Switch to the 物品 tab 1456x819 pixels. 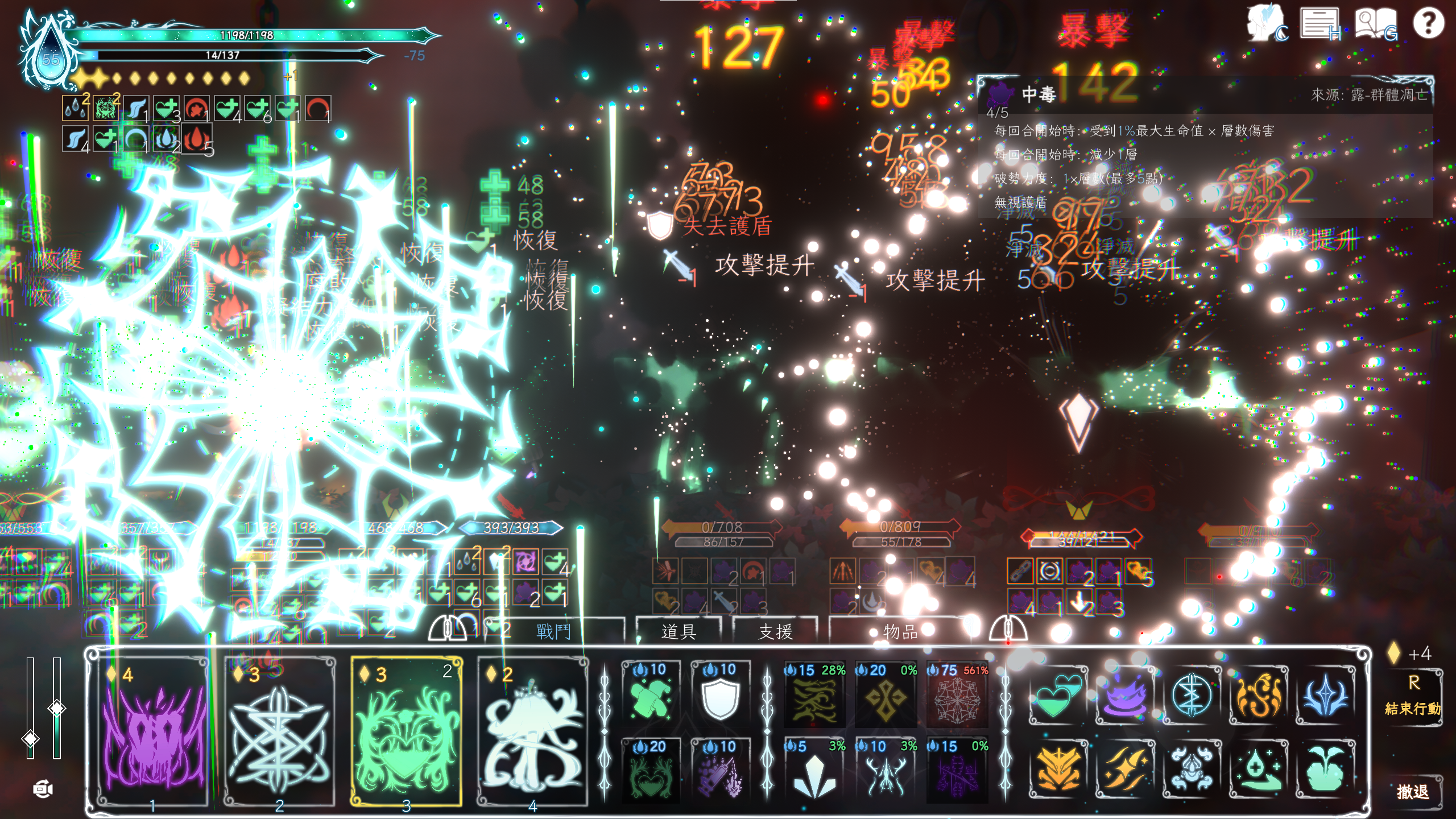[900, 631]
